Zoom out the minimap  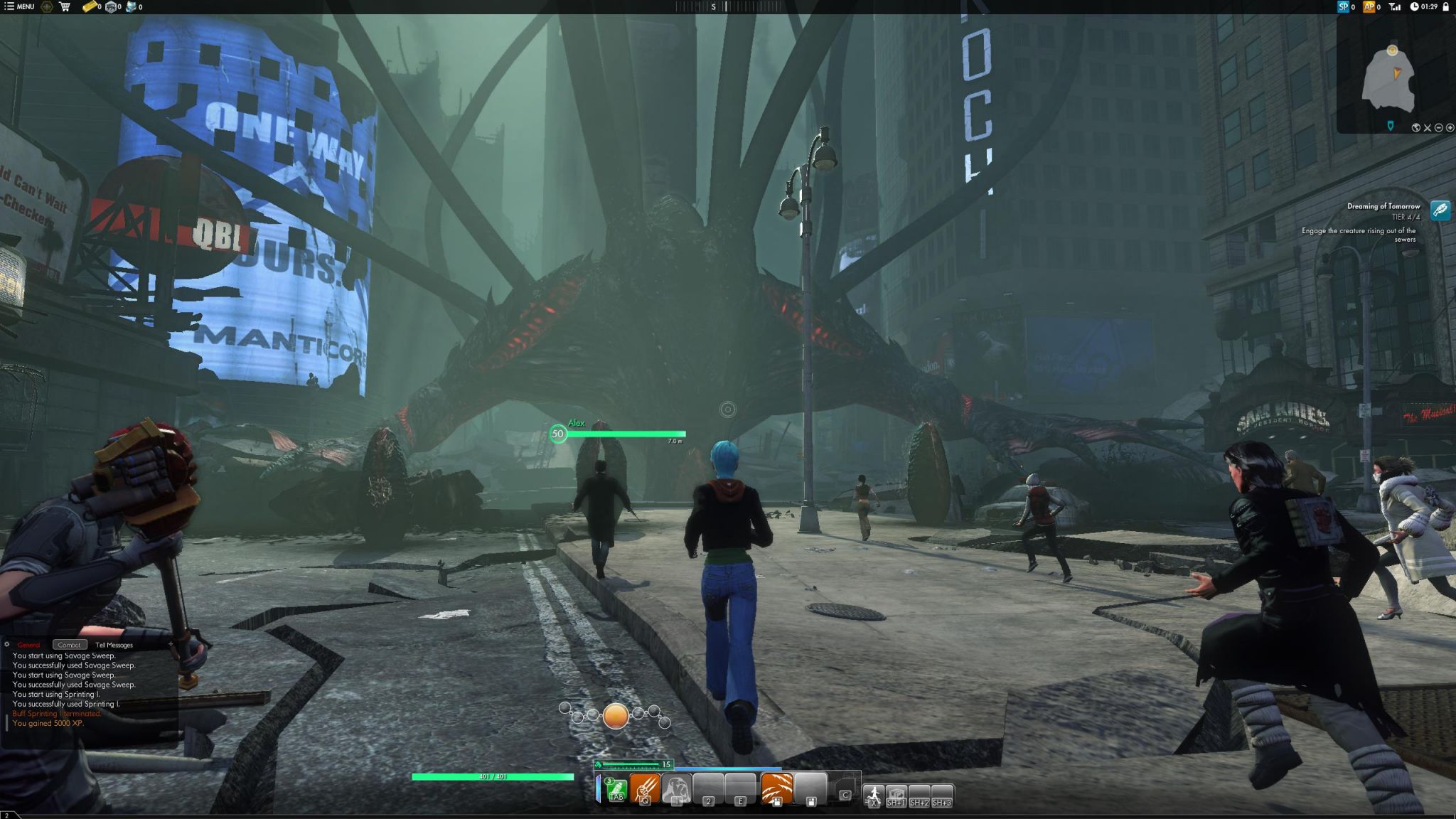tap(1438, 128)
